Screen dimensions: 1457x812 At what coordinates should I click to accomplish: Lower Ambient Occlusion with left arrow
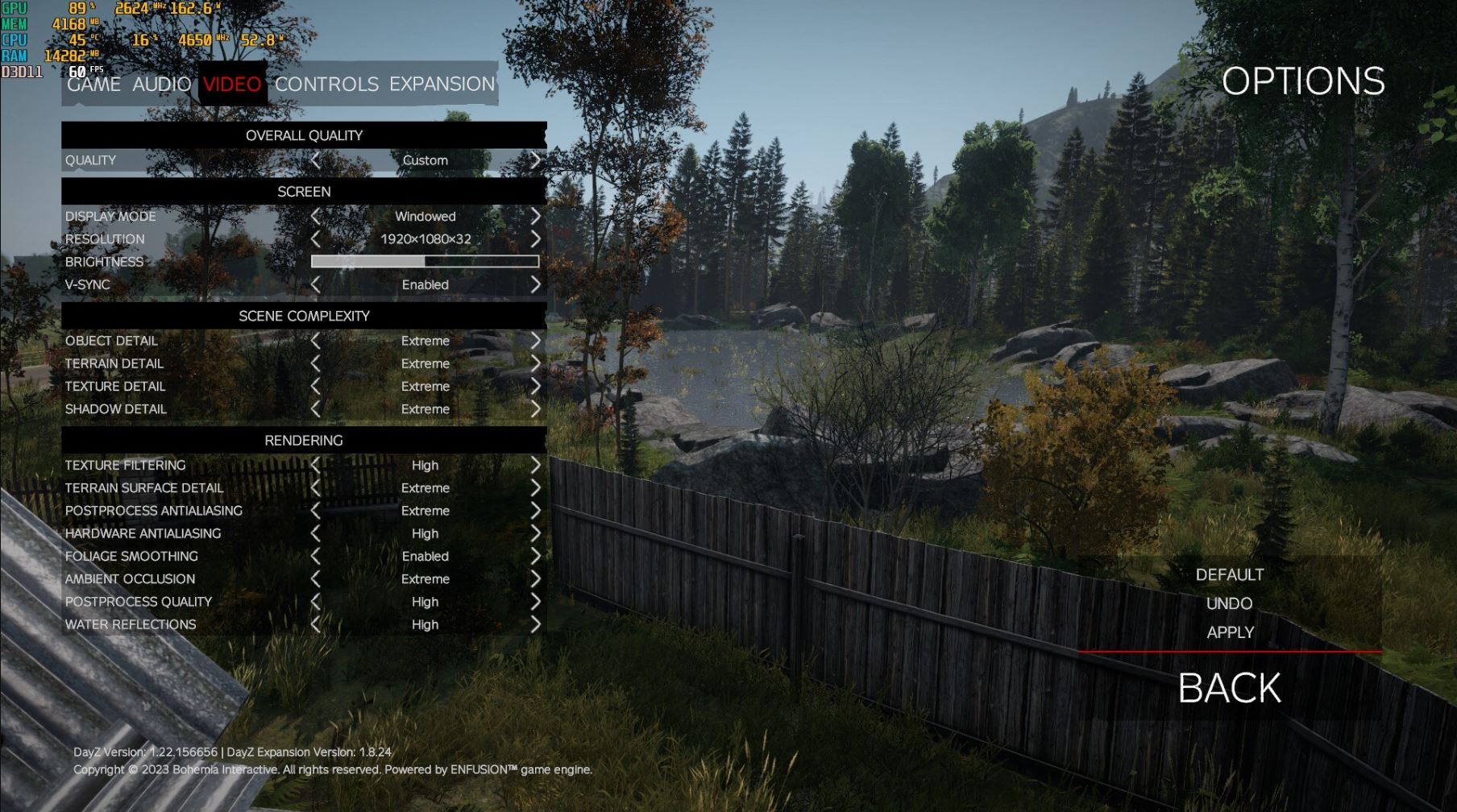tap(316, 579)
